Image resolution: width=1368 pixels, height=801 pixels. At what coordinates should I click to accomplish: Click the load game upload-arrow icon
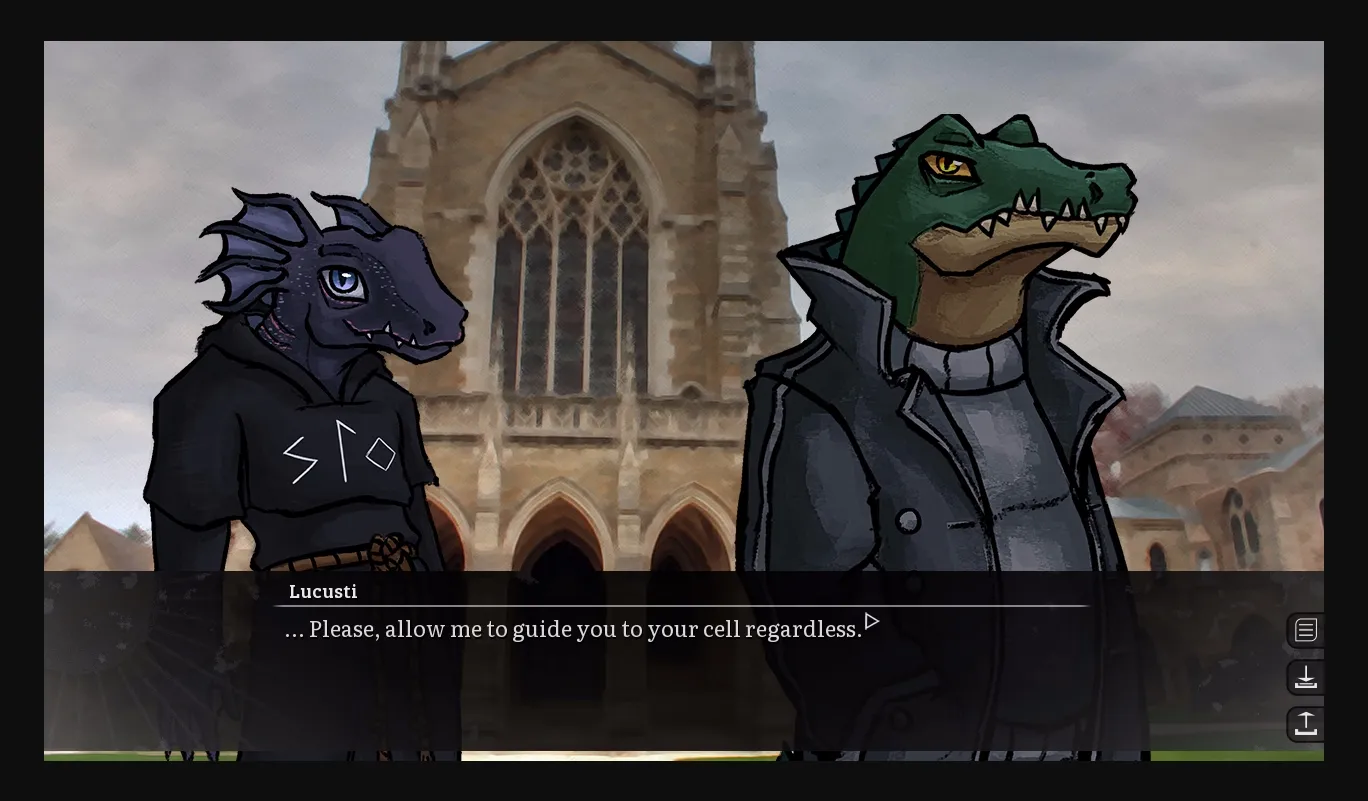(1306, 723)
